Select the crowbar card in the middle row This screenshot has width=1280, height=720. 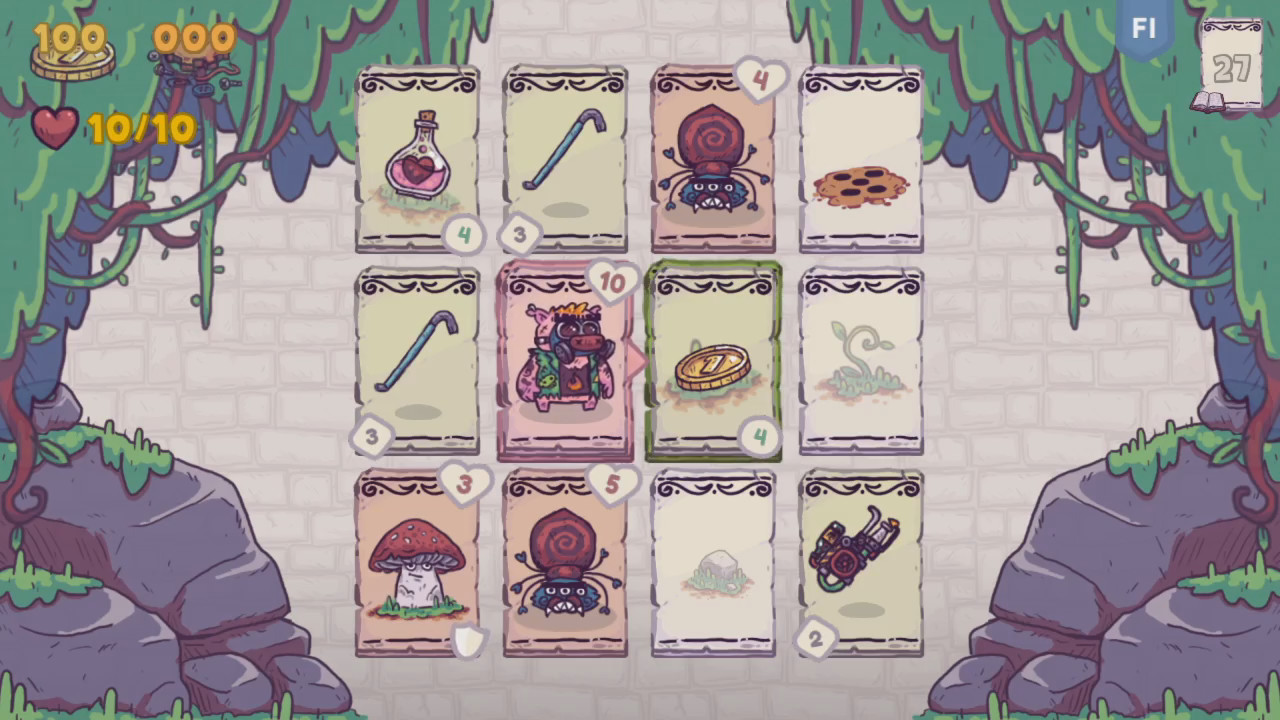coord(418,360)
